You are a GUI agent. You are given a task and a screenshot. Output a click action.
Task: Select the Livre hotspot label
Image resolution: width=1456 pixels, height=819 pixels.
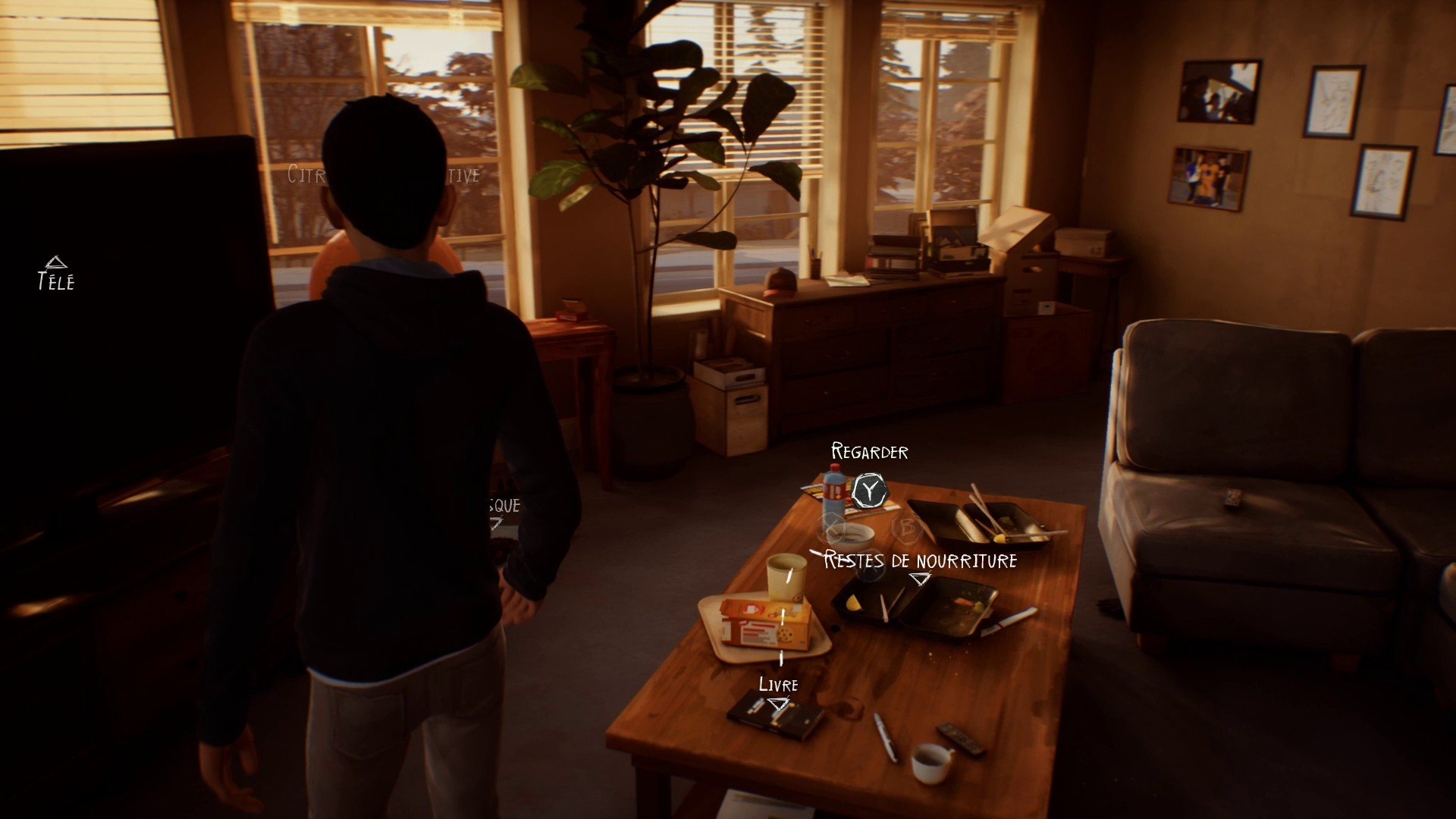pyautogui.click(x=779, y=685)
